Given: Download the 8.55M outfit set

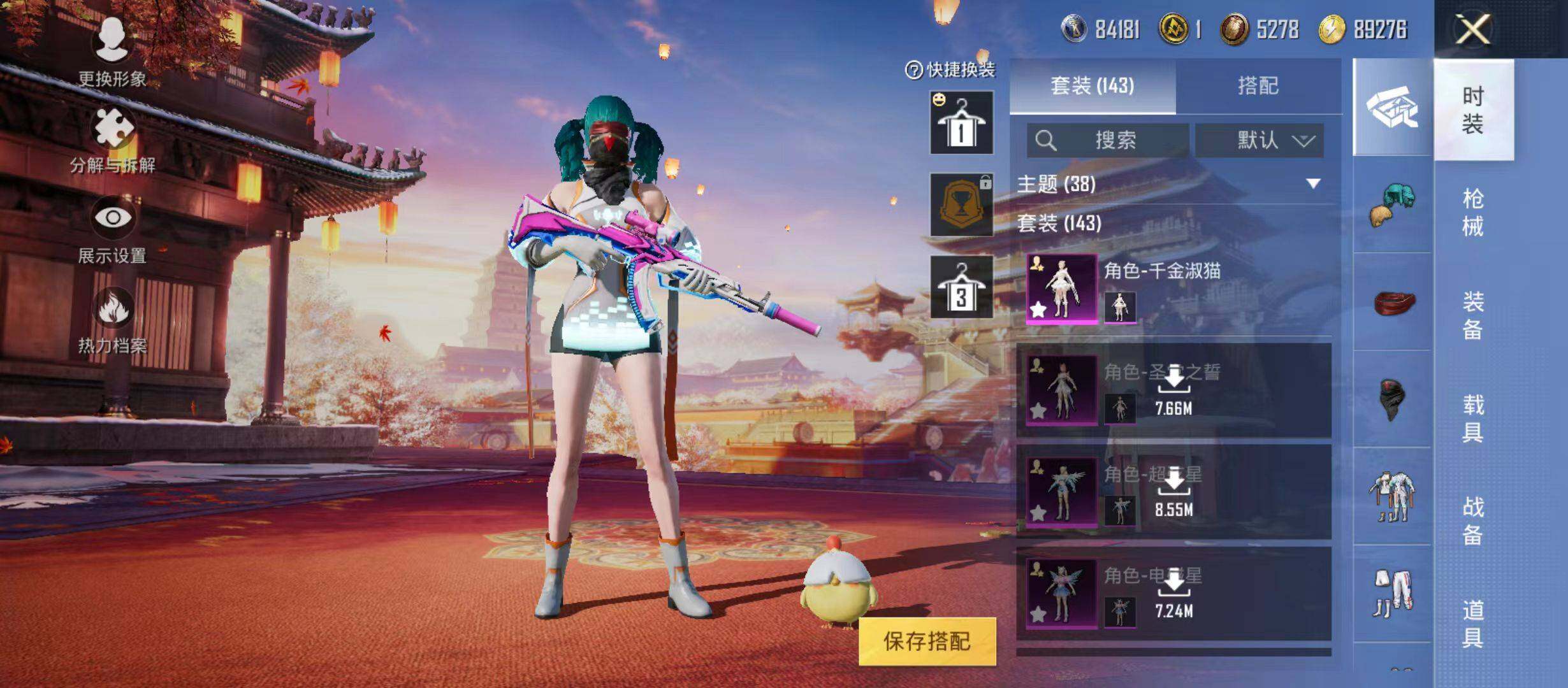Looking at the screenshot, I should pos(1173,492).
